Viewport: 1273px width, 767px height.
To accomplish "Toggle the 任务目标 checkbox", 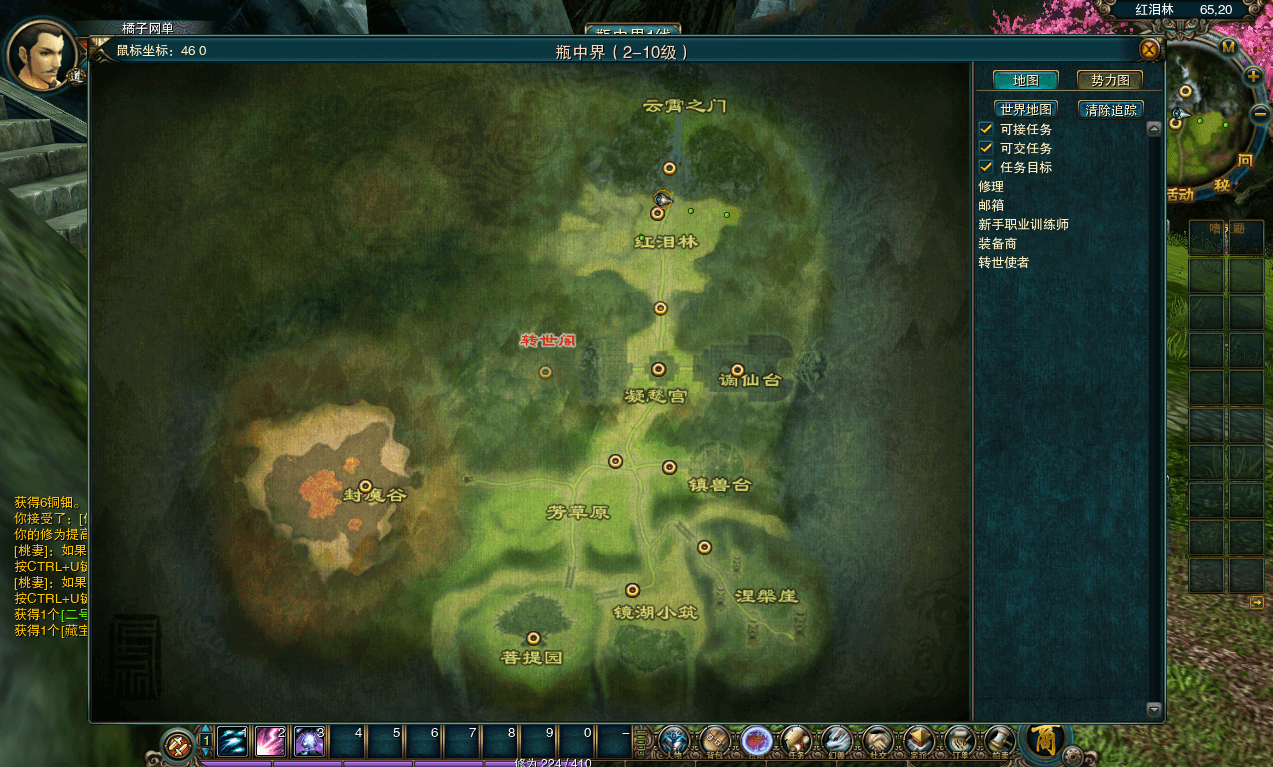I will coord(986,167).
